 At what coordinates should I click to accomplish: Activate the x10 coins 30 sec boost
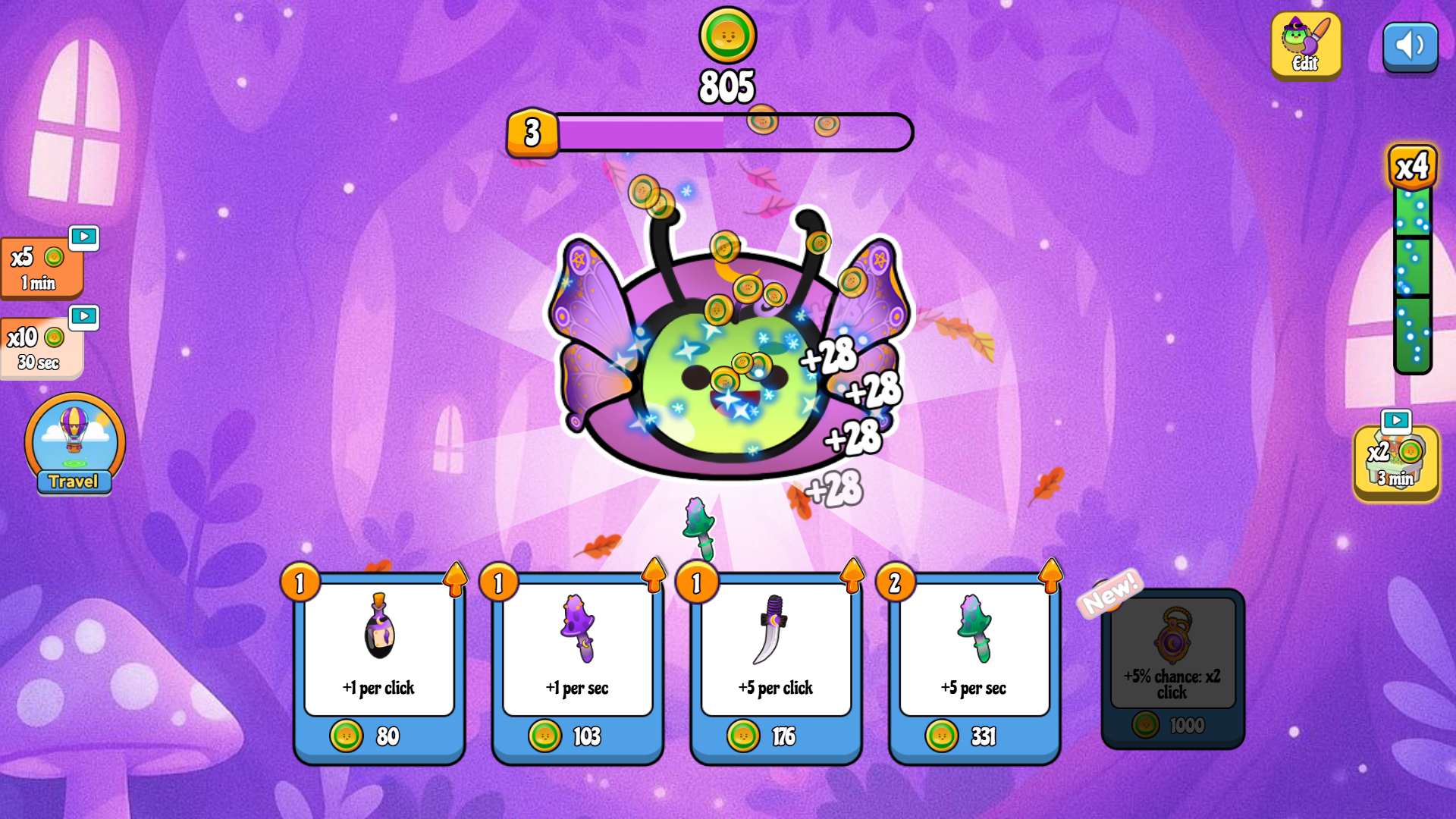click(x=41, y=347)
